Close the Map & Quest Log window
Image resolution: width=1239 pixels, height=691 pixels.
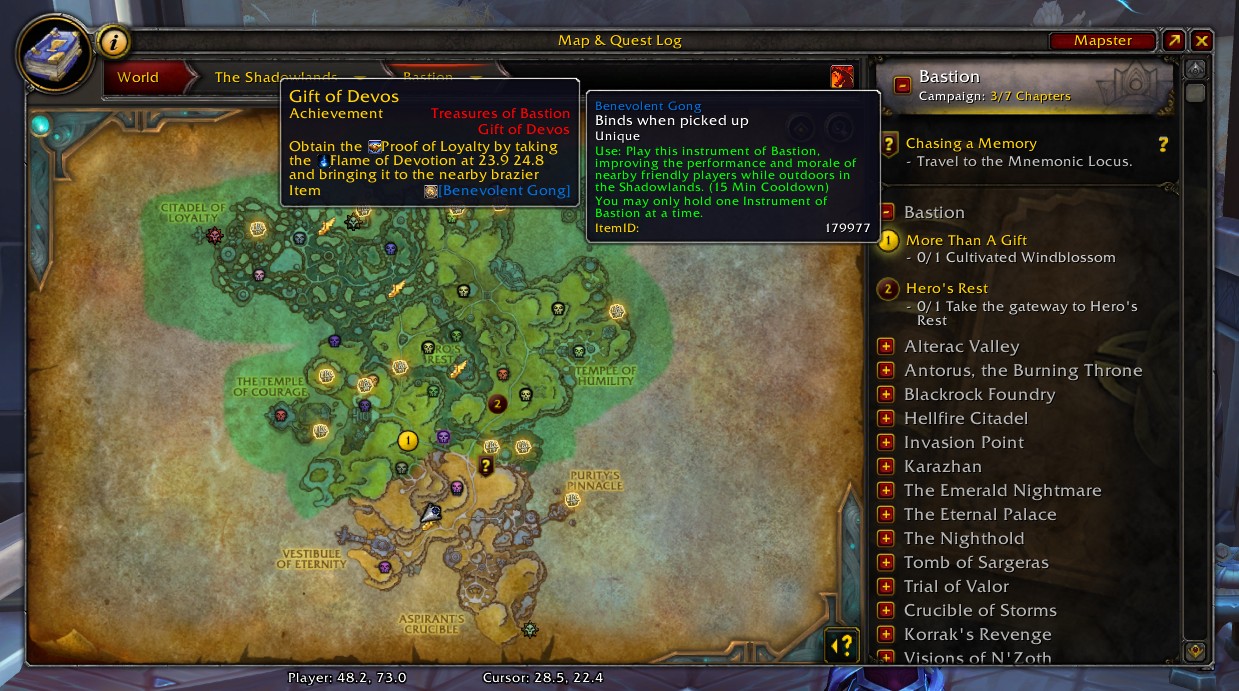pos(1202,41)
